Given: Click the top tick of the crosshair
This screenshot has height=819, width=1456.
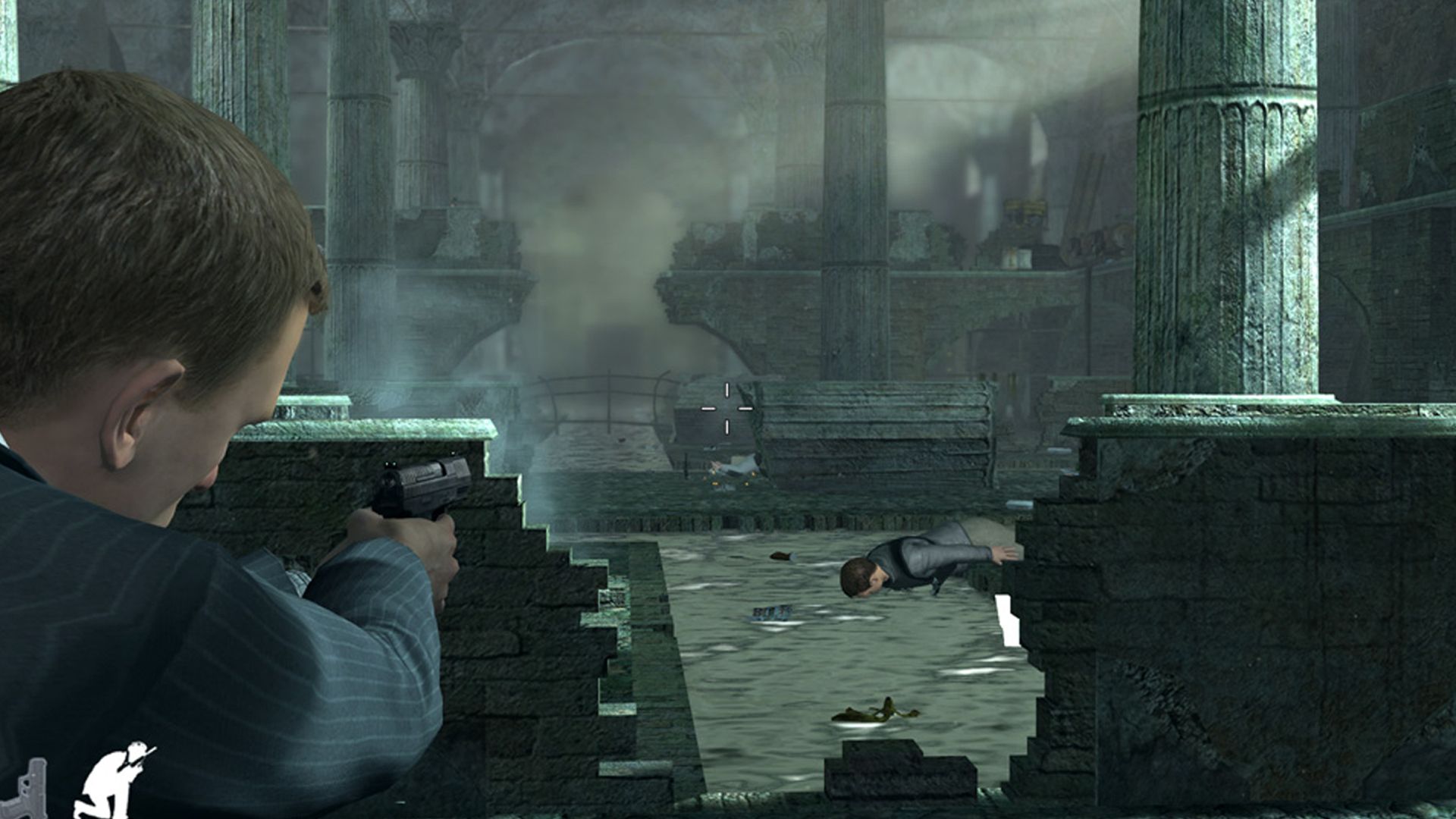Looking at the screenshot, I should pyautogui.click(x=726, y=390).
